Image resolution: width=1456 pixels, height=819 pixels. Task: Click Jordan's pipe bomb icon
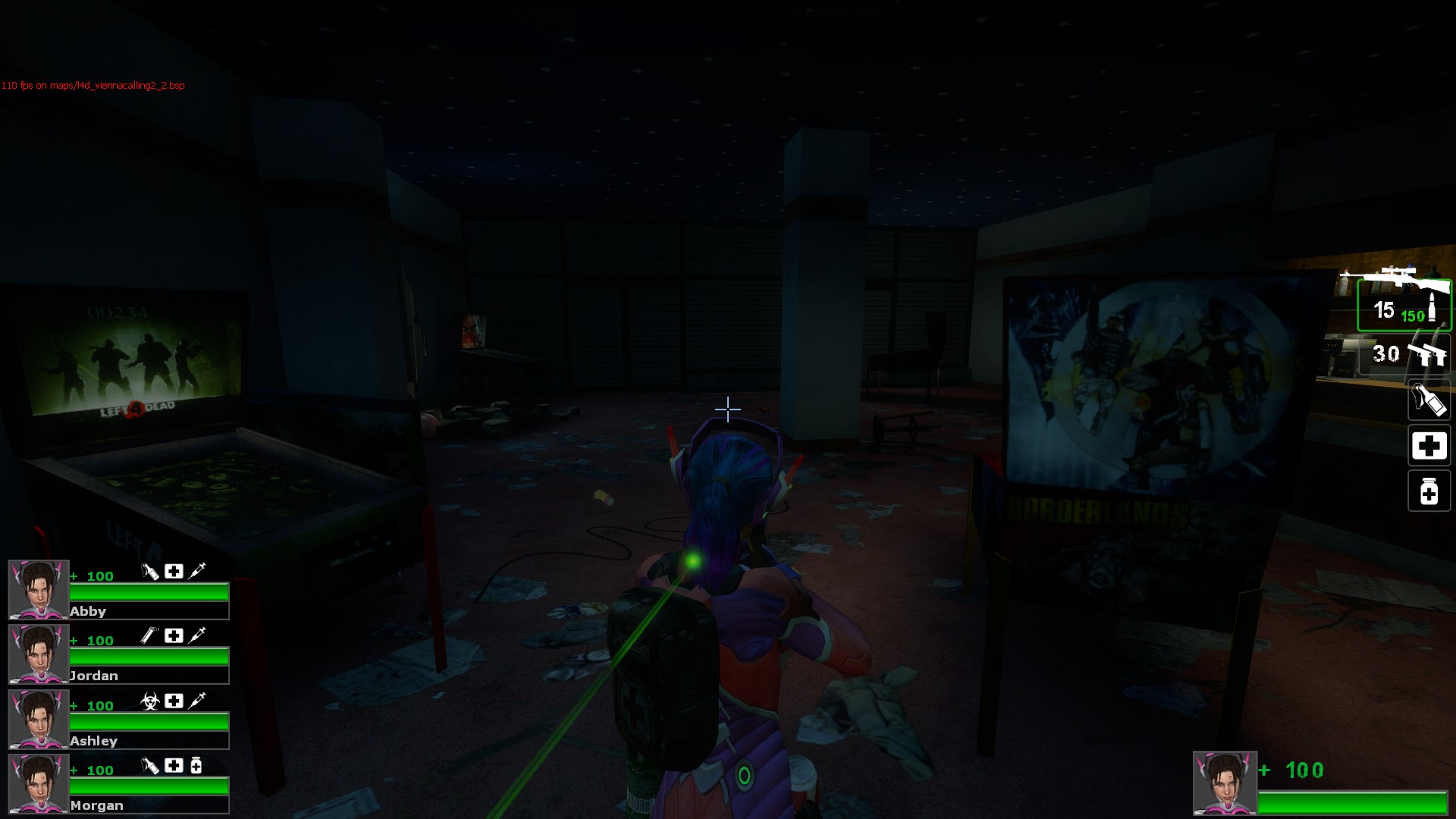point(150,635)
